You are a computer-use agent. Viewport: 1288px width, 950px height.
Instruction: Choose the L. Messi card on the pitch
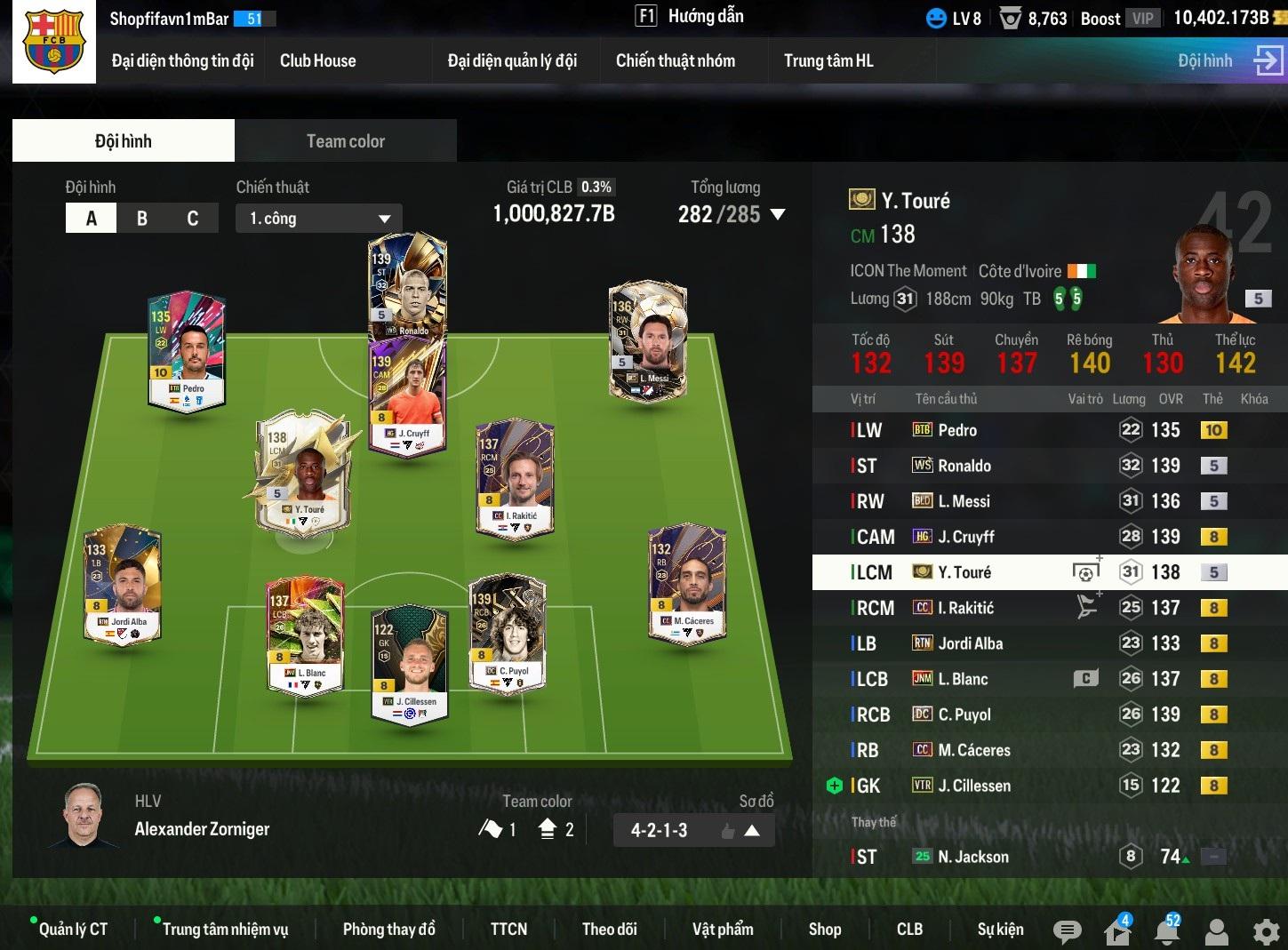[648, 339]
